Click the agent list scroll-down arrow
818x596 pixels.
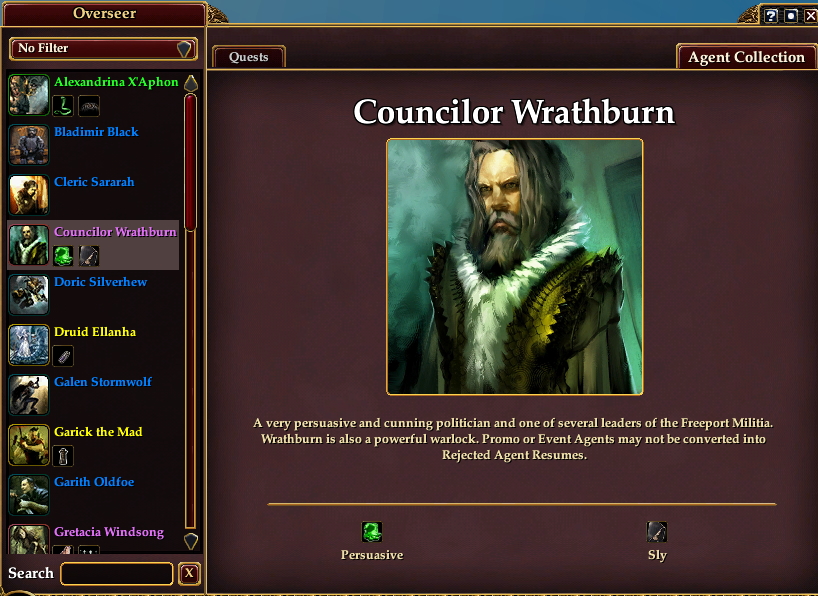(191, 541)
